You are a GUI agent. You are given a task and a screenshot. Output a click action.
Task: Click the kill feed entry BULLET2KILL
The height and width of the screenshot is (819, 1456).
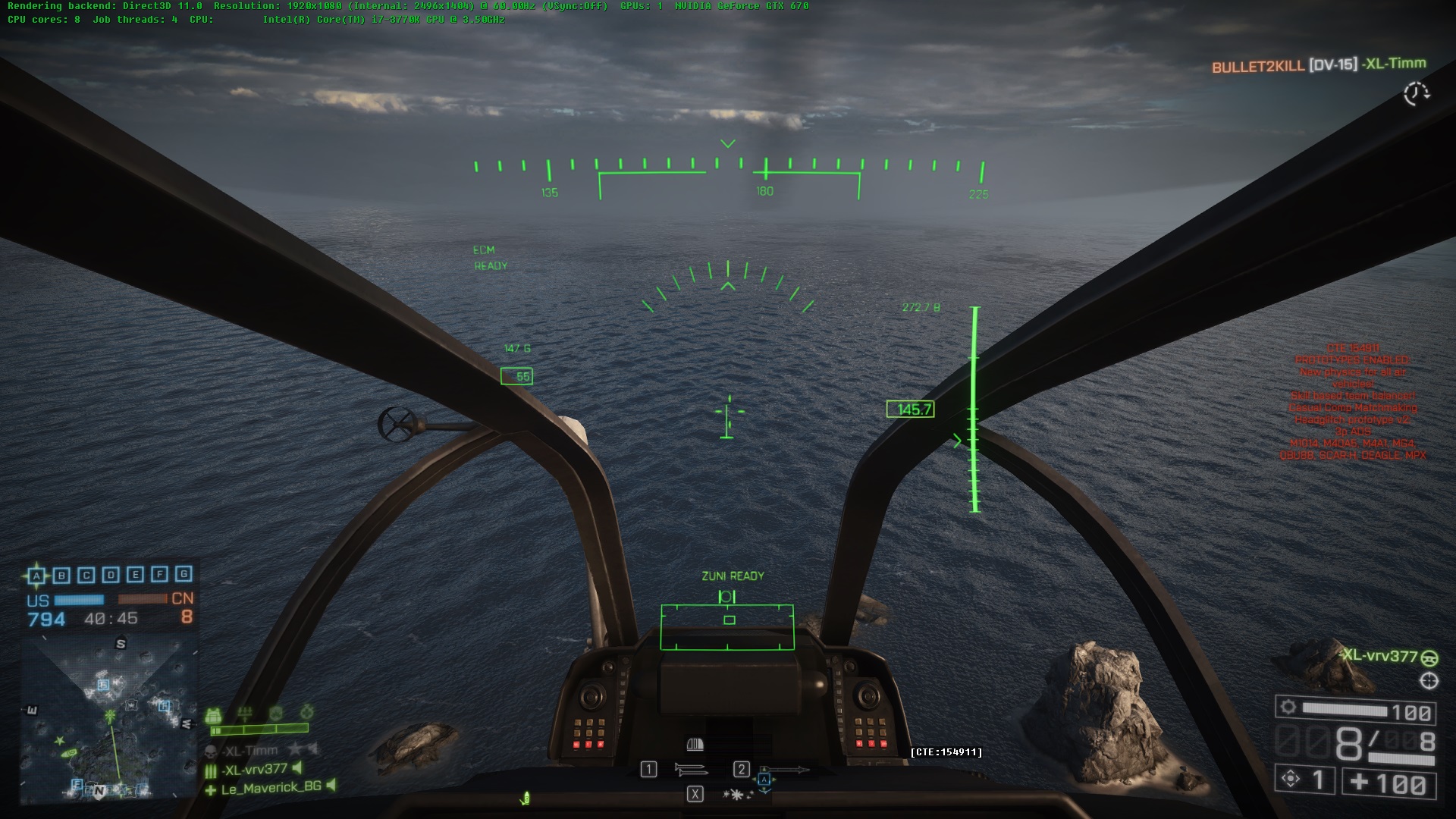tap(1257, 67)
